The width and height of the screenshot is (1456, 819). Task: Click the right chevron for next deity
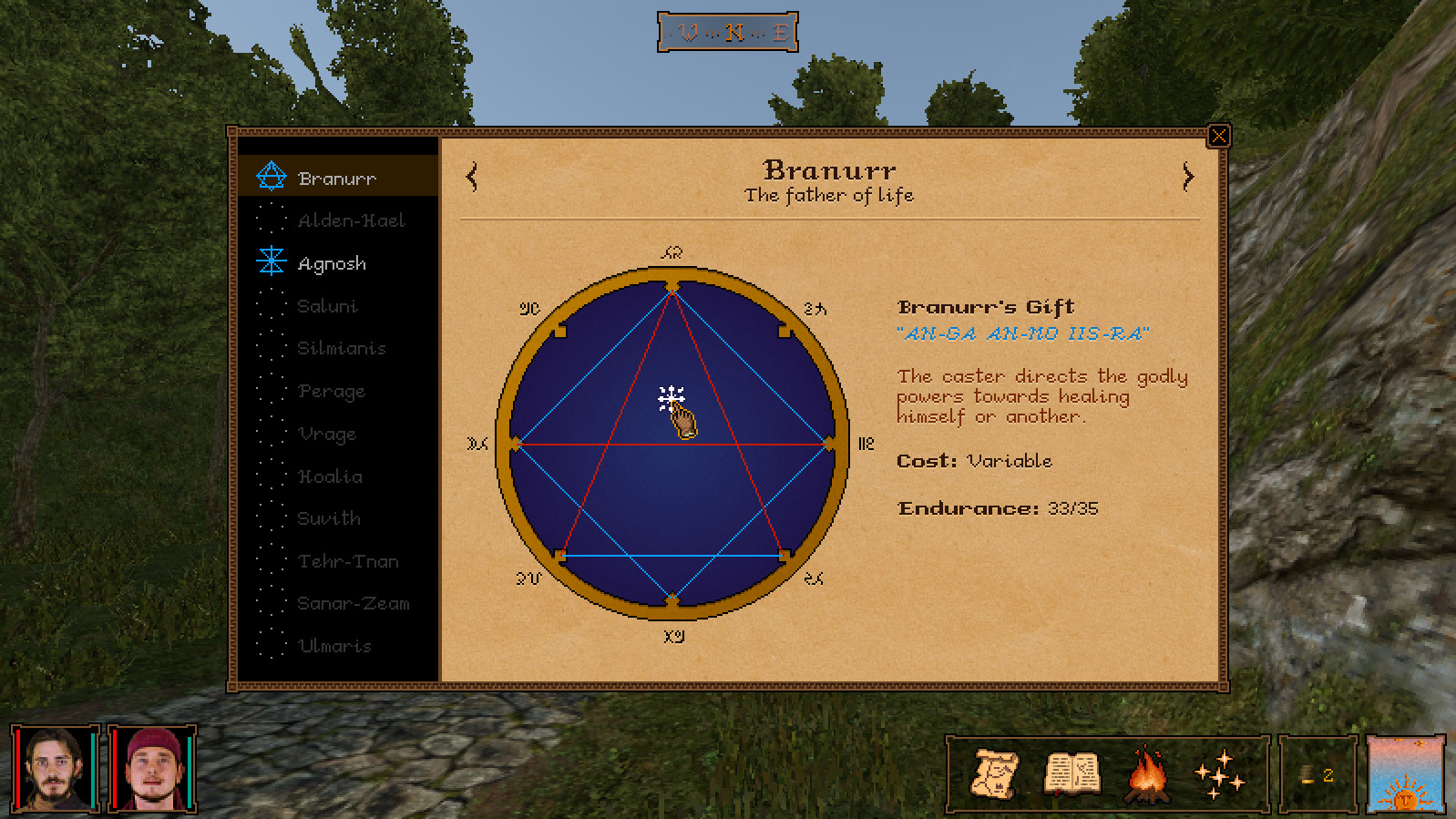pos(1187,176)
